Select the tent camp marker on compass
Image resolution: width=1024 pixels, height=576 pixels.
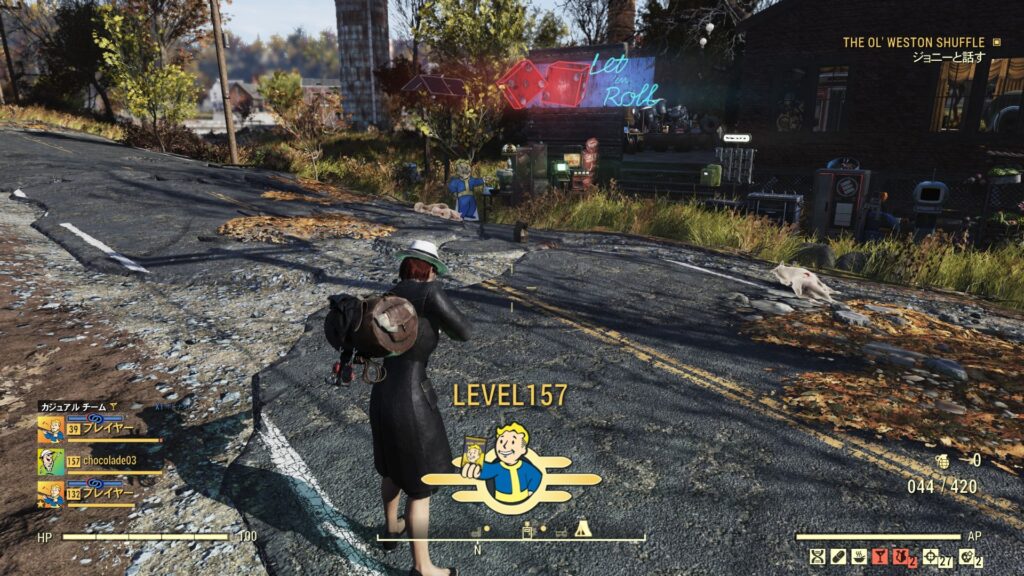coord(582,528)
